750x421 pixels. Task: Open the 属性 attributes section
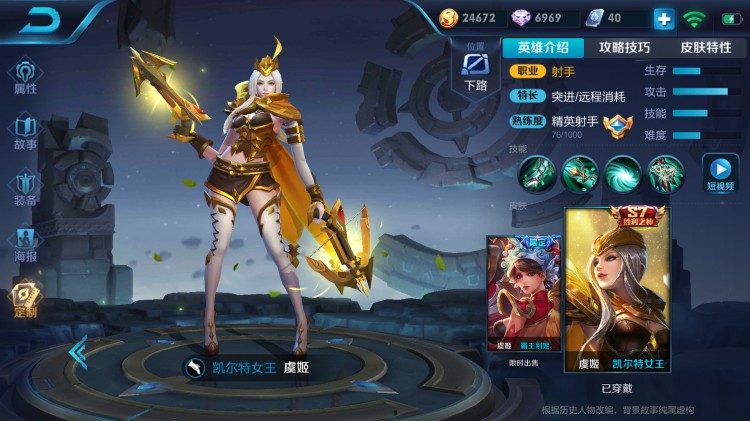coord(25,75)
